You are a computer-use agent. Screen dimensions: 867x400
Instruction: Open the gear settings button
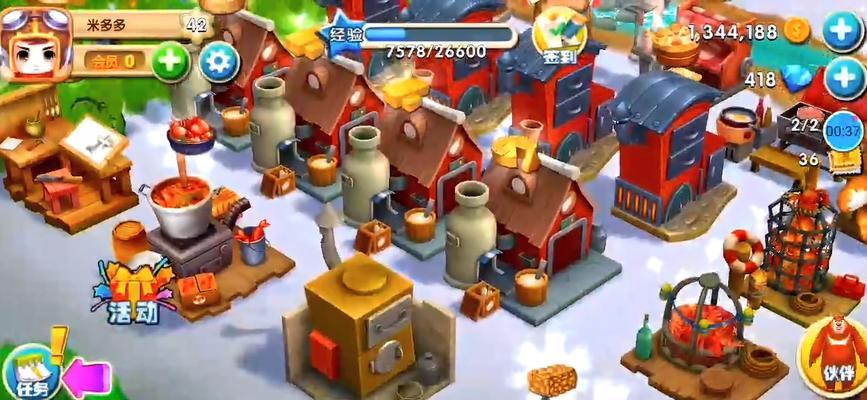[x=219, y=63]
